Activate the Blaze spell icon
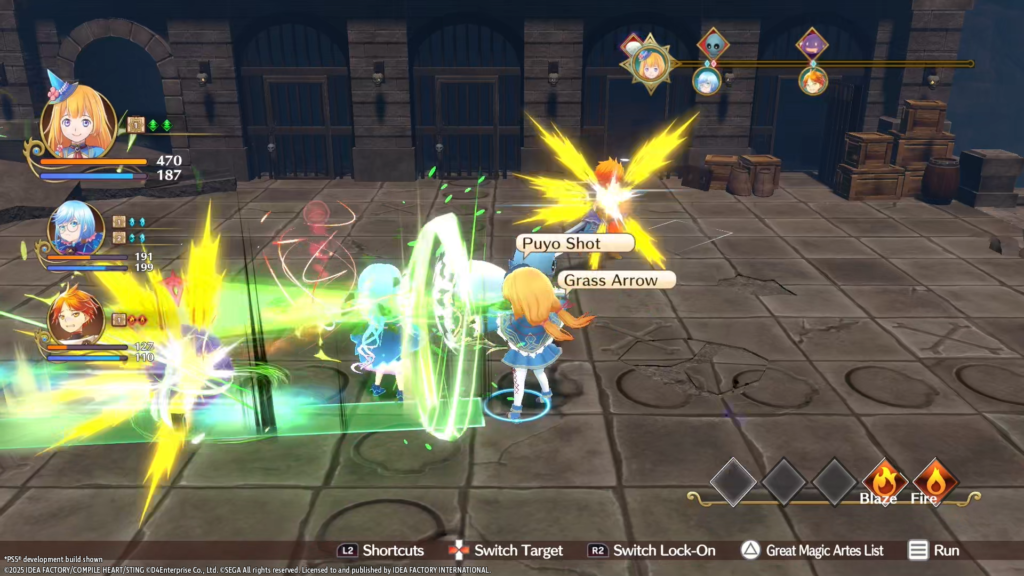The image size is (1024, 576). (885, 480)
